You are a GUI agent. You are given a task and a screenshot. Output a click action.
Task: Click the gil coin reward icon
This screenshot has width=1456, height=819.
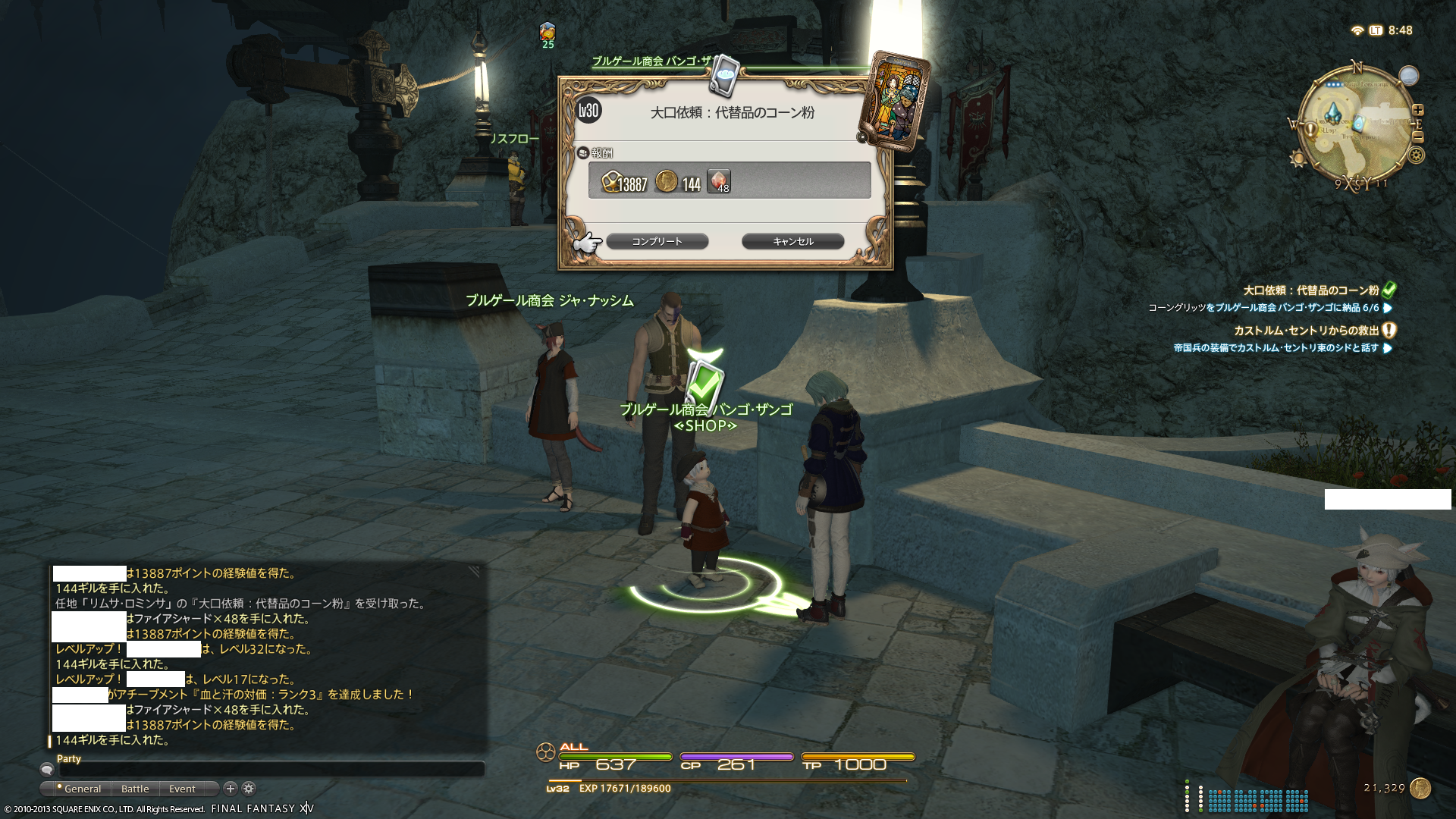pyautogui.click(x=666, y=181)
